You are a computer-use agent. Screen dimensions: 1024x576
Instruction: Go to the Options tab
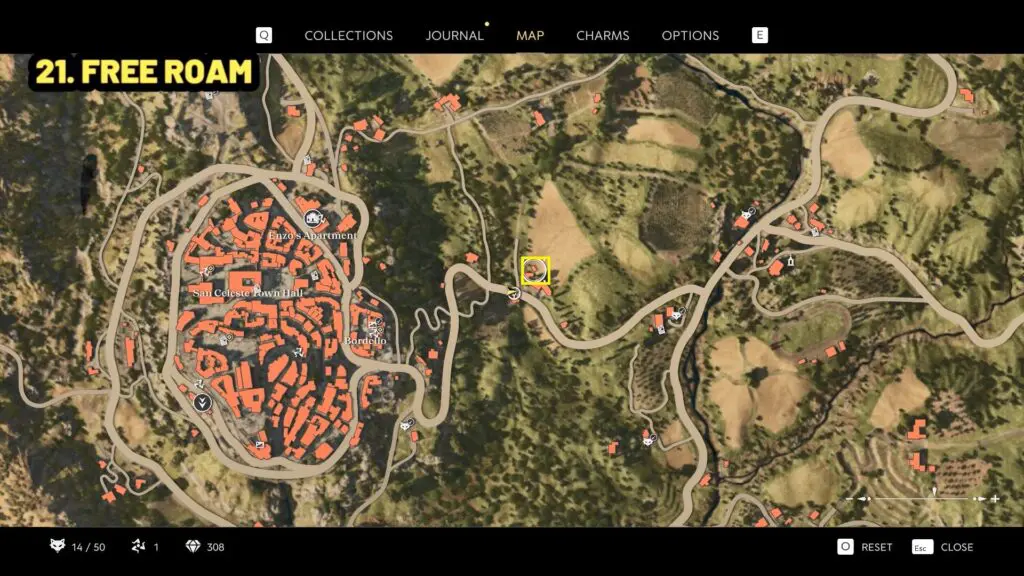[690, 35]
